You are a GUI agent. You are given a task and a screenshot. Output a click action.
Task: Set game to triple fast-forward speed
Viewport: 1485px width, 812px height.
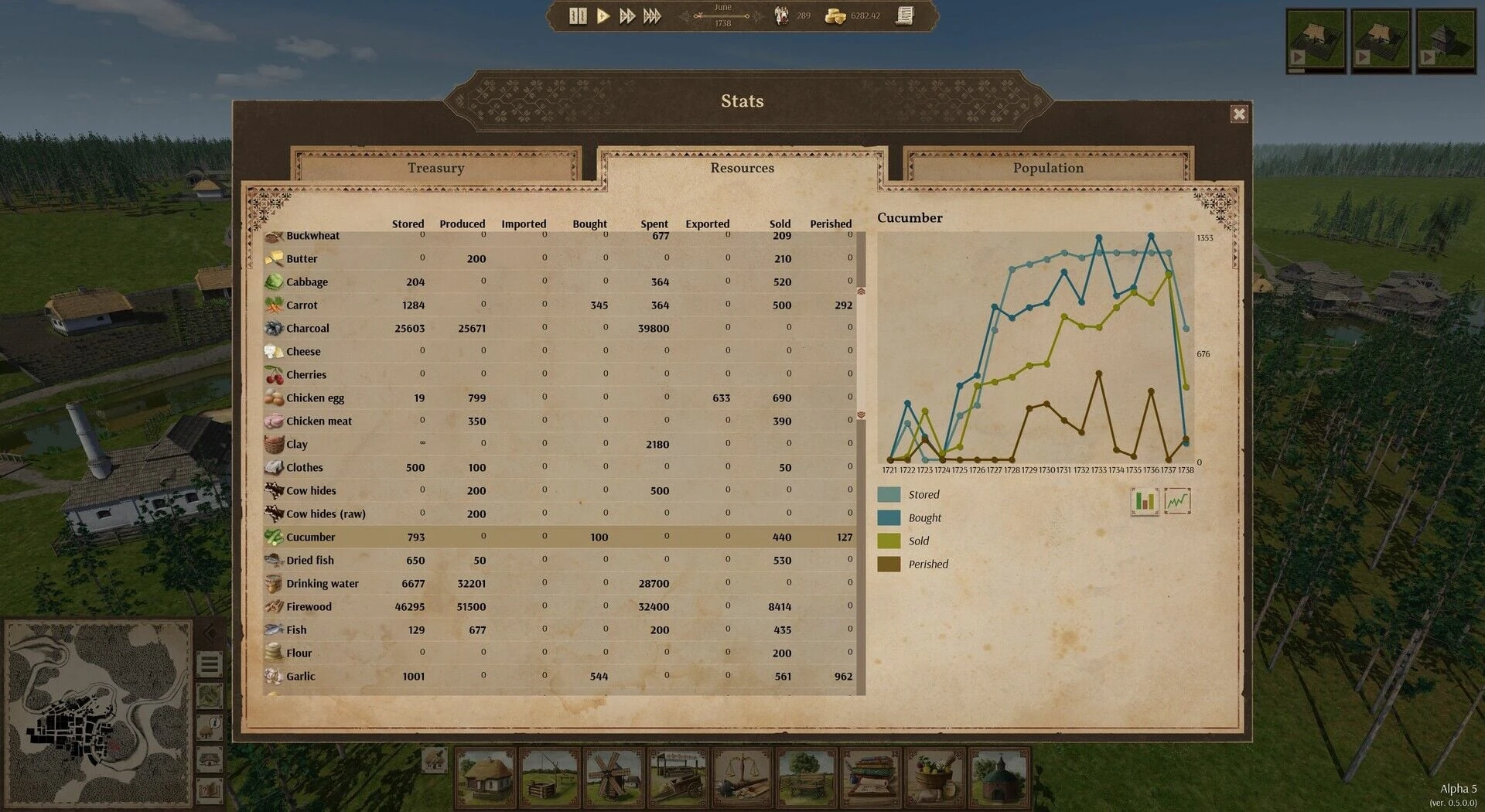pyautogui.click(x=652, y=16)
